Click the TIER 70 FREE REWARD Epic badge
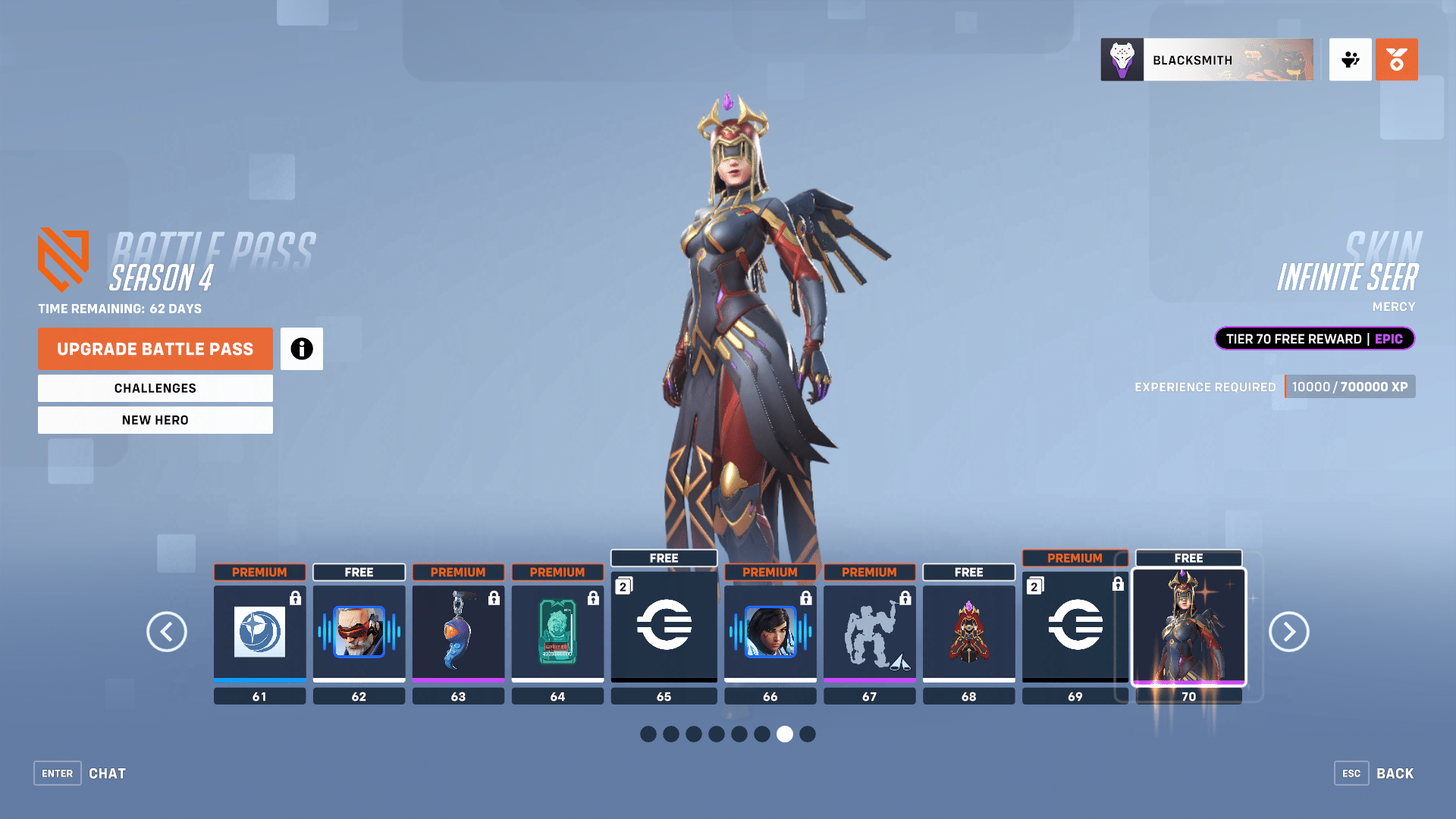Image resolution: width=1456 pixels, height=819 pixels. [x=1314, y=339]
